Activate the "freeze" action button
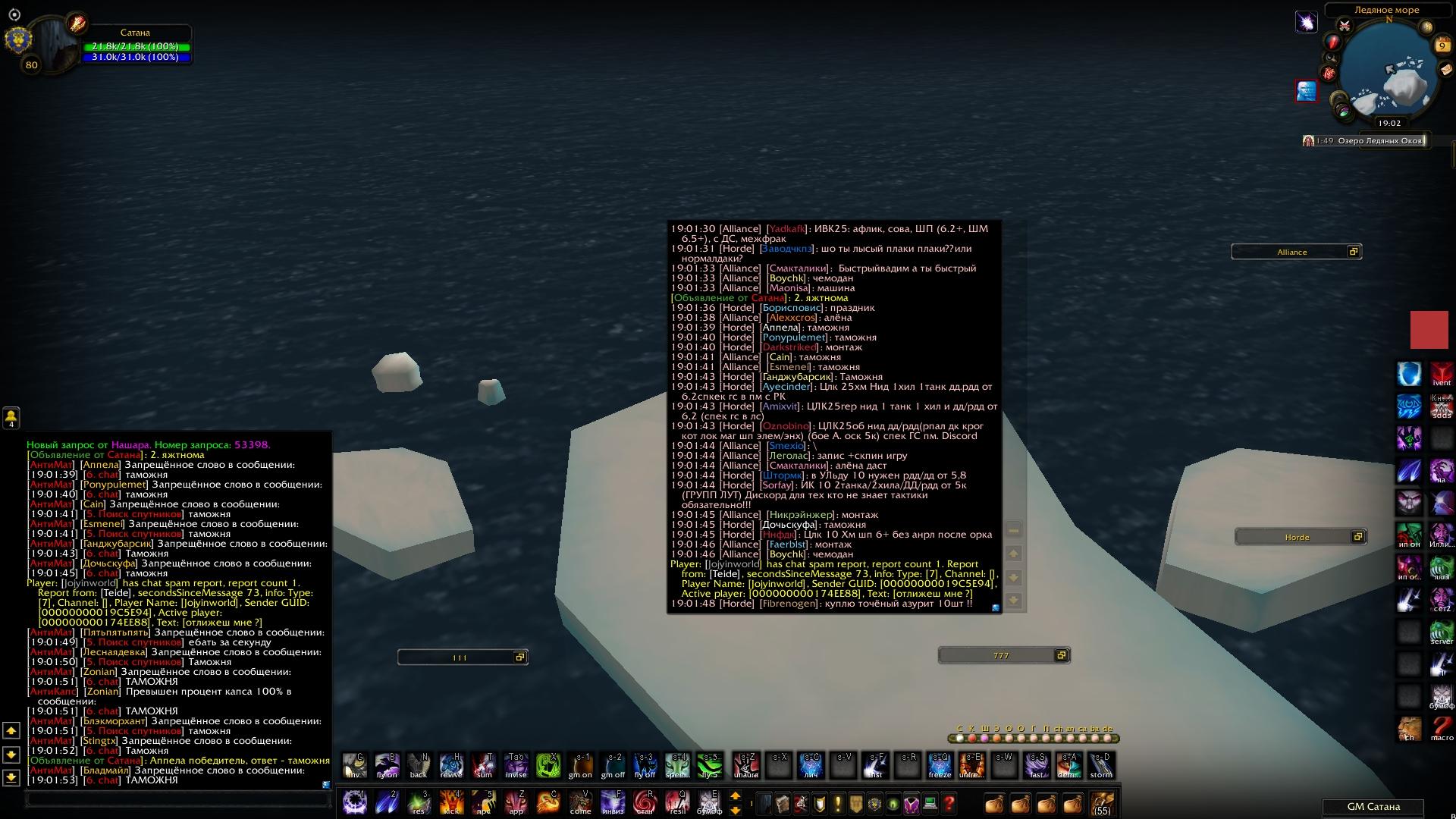The image size is (1456, 819). (940, 765)
